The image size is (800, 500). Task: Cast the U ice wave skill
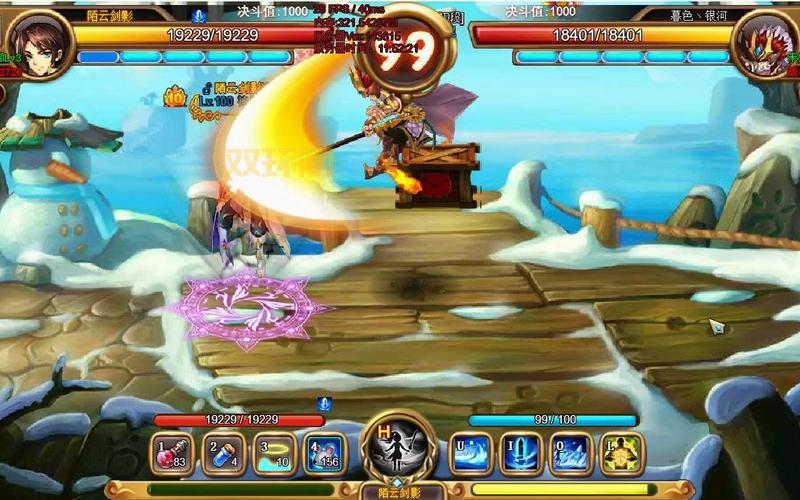pyautogui.click(x=470, y=453)
